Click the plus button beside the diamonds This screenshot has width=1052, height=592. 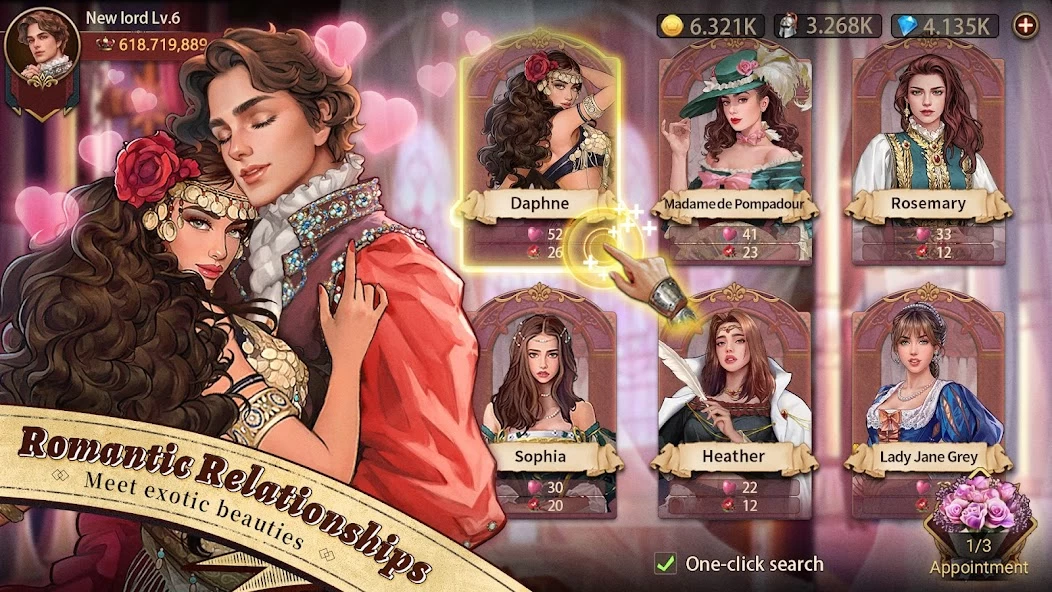pos(1025,26)
